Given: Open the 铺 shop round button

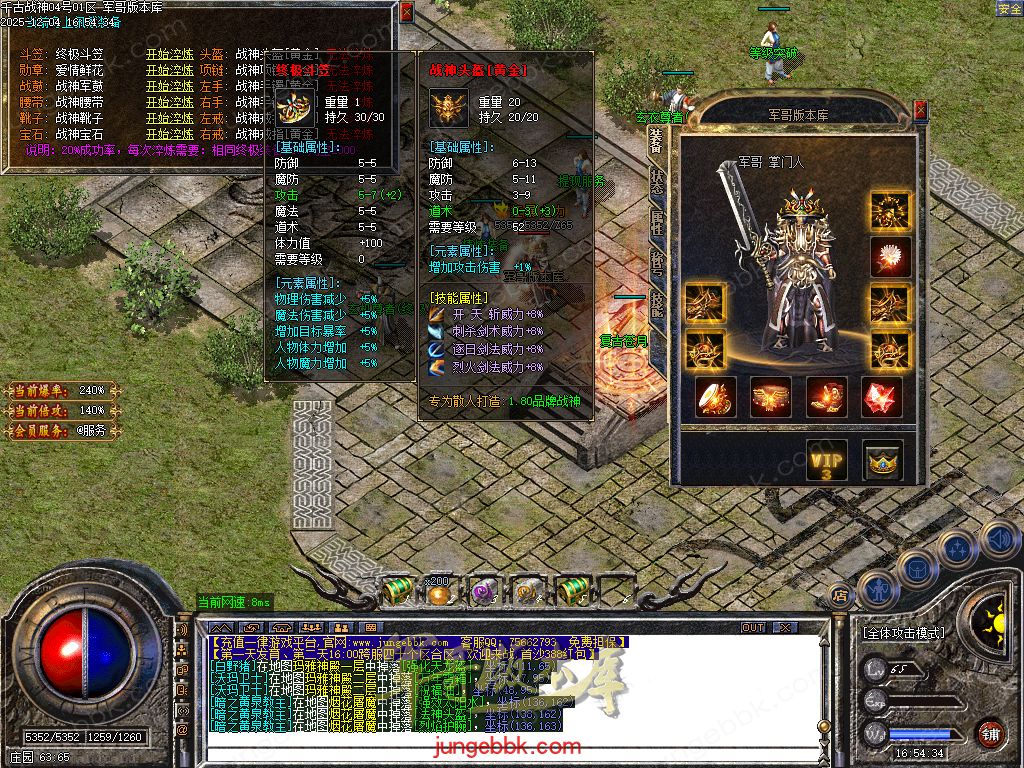Looking at the screenshot, I should [989, 733].
